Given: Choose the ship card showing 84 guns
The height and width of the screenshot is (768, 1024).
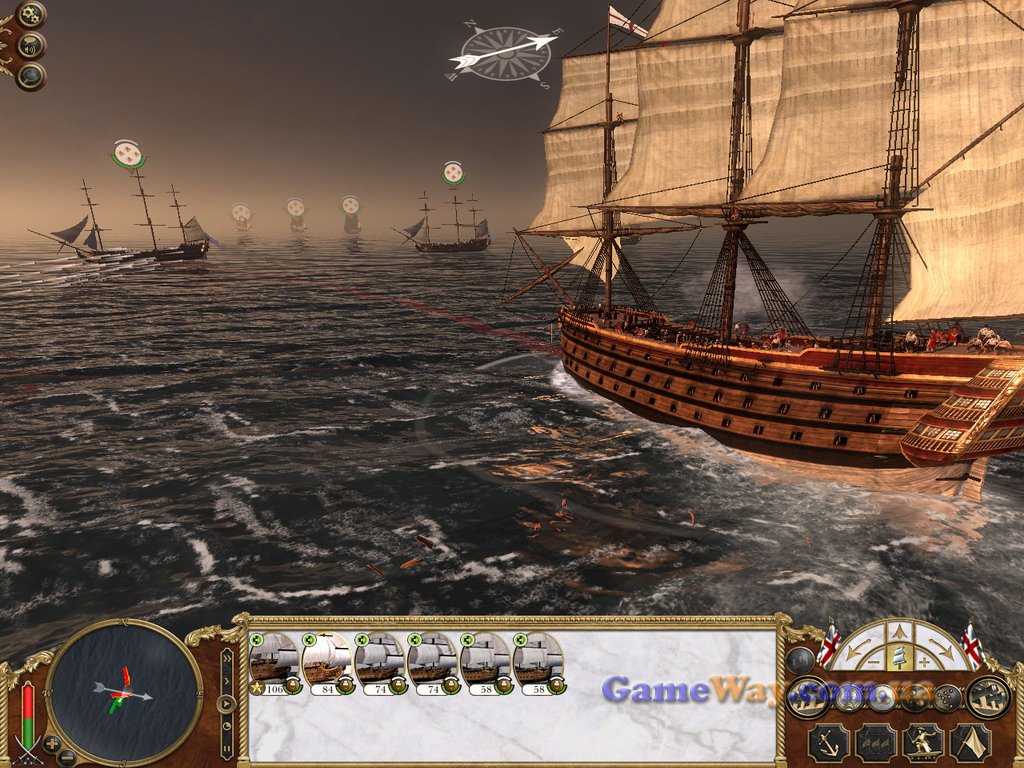Looking at the screenshot, I should tap(326, 662).
